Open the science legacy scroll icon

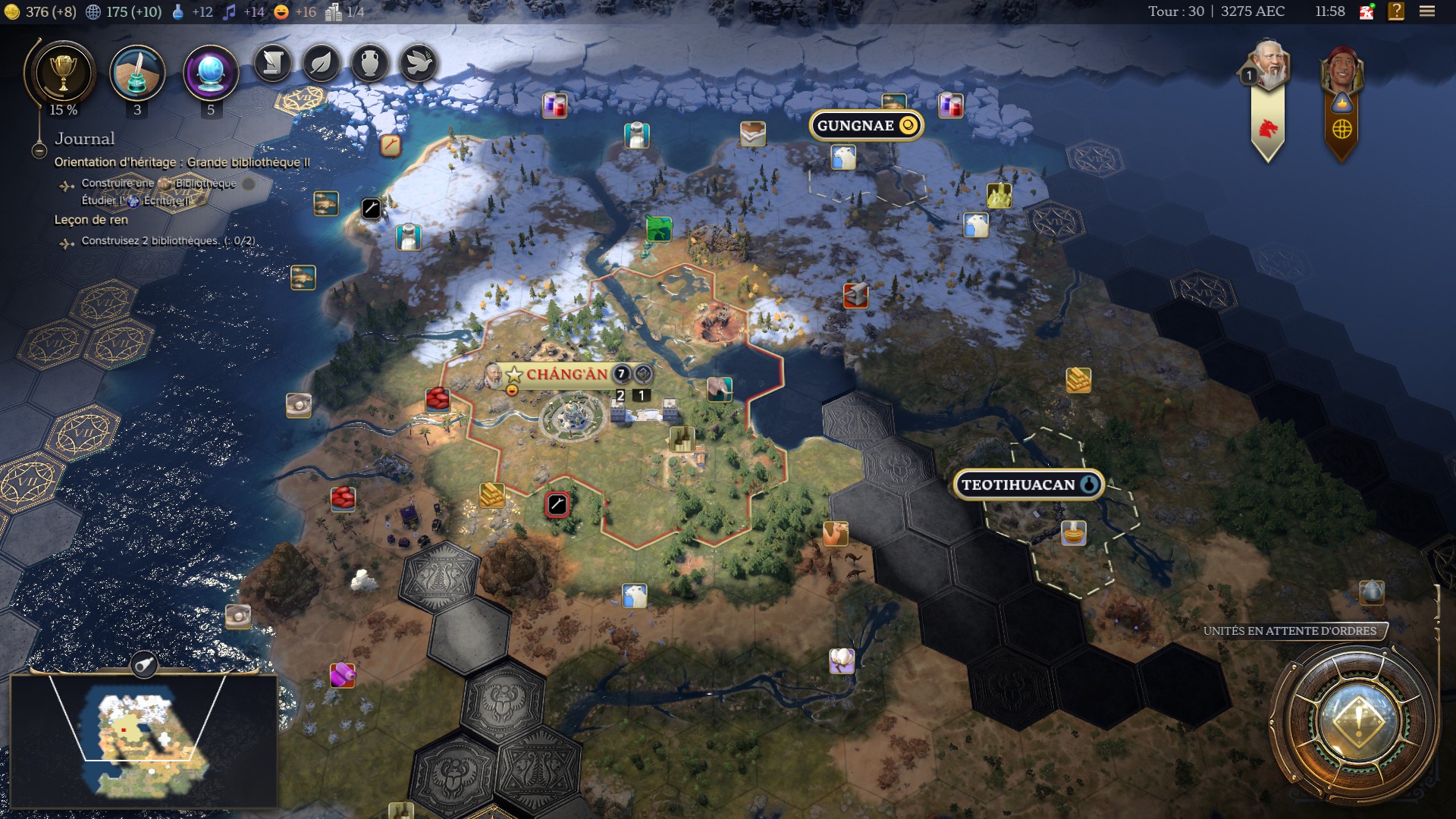pyautogui.click(x=273, y=64)
